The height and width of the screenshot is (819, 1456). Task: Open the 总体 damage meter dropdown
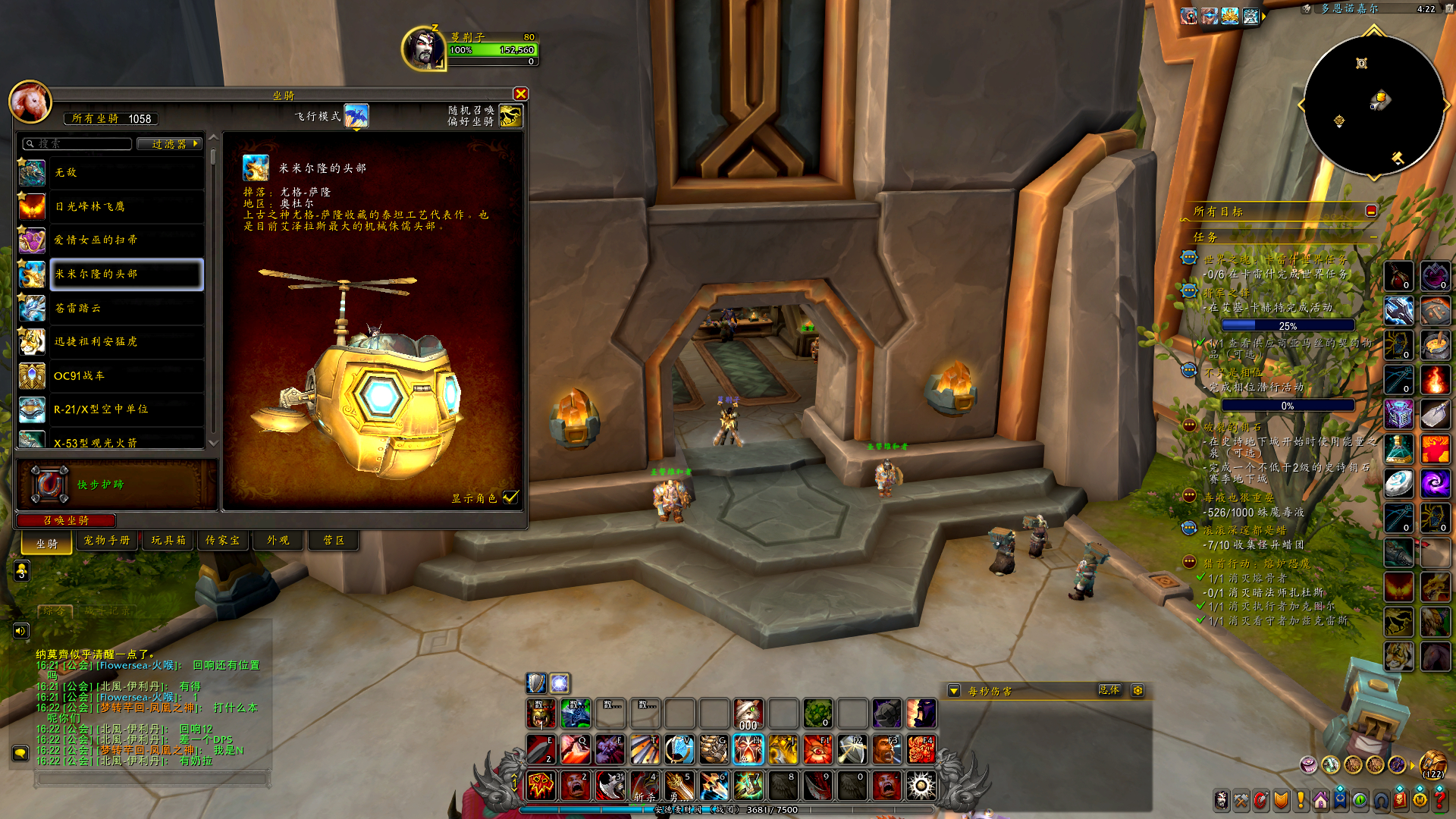tap(1109, 690)
